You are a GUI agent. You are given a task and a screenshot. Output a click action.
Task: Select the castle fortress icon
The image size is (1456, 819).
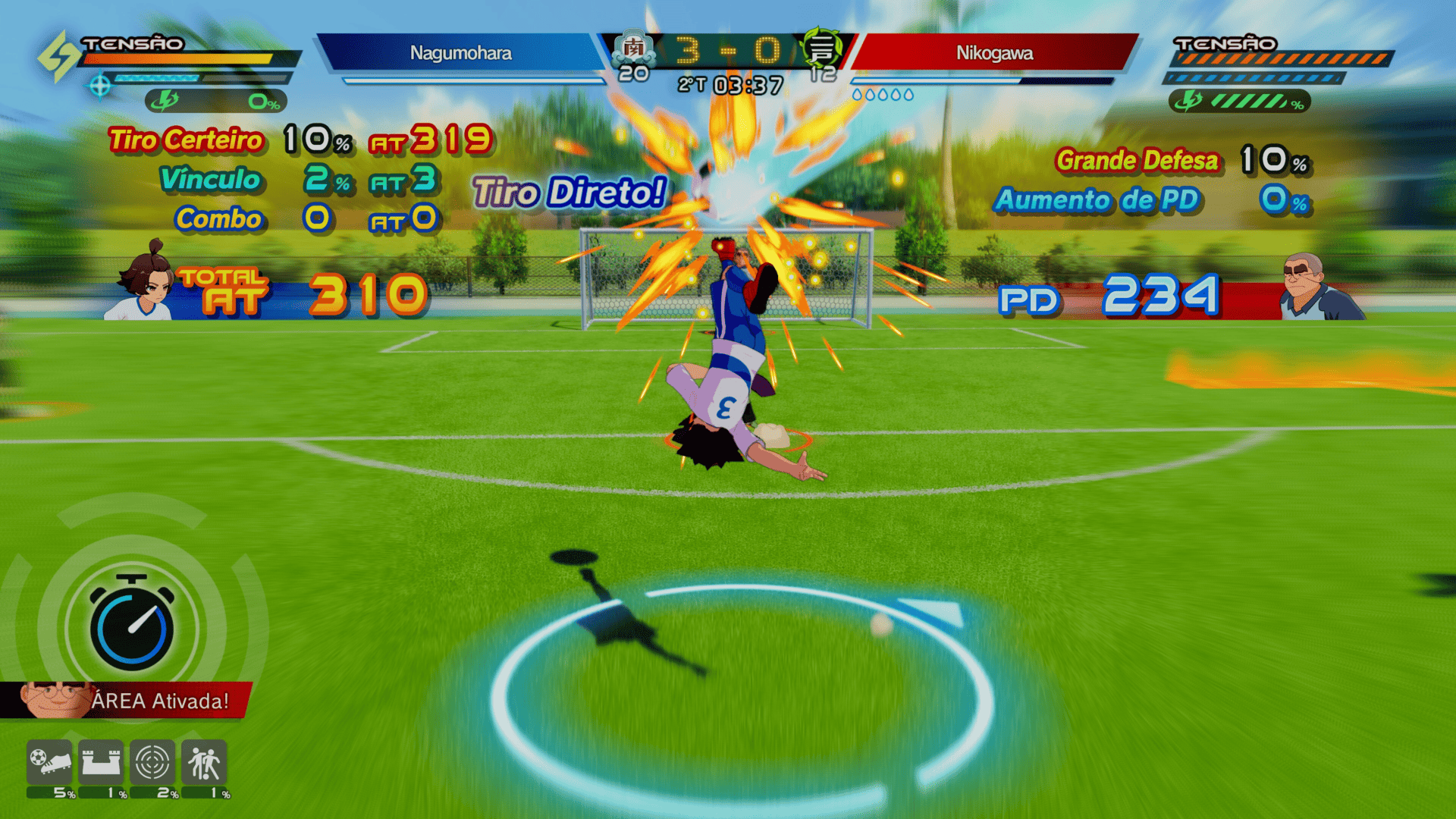pyautogui.click(x=101, y=763)
